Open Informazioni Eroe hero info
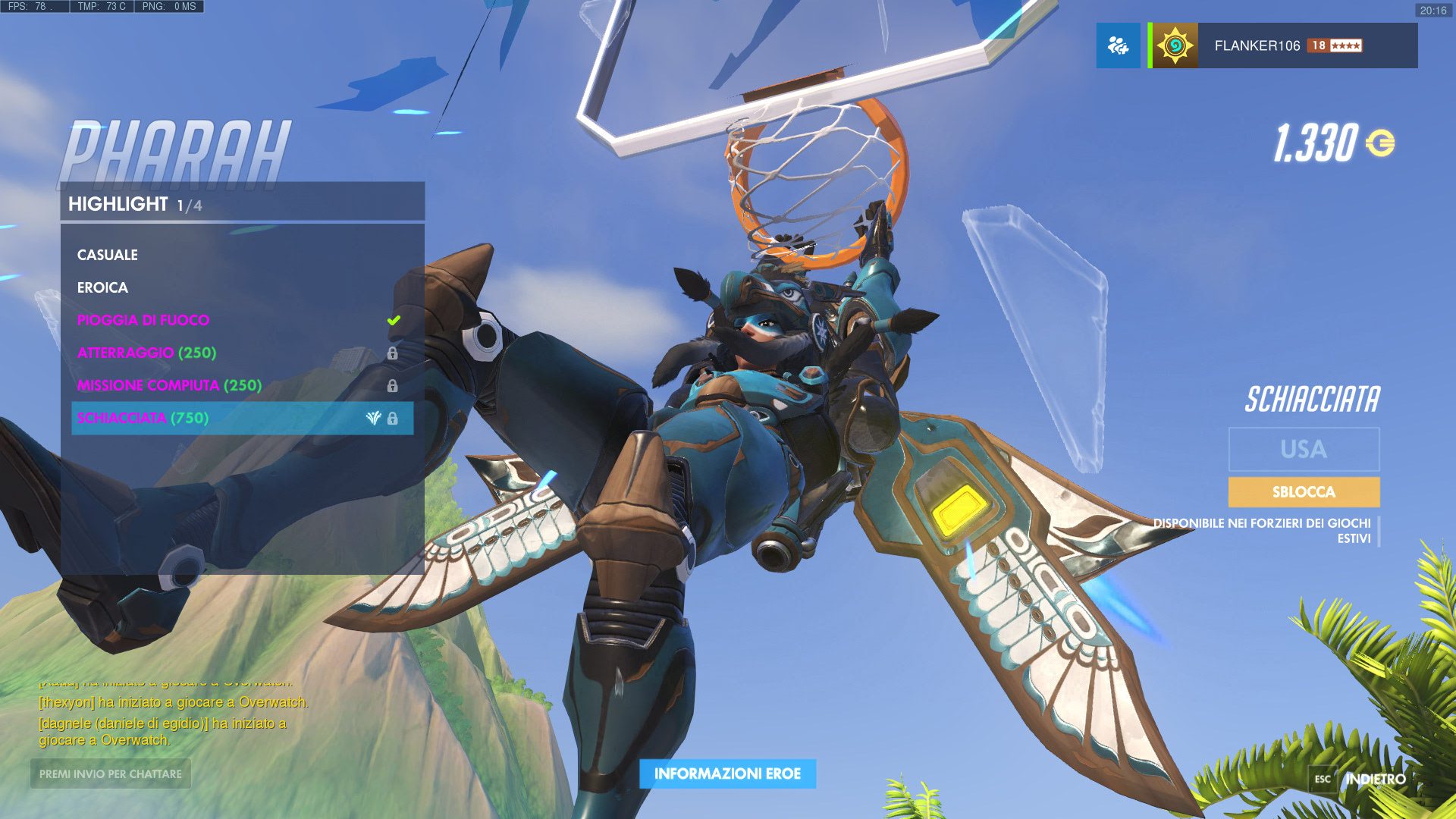This screenshot has width=1456, height=819. point(727,773)
